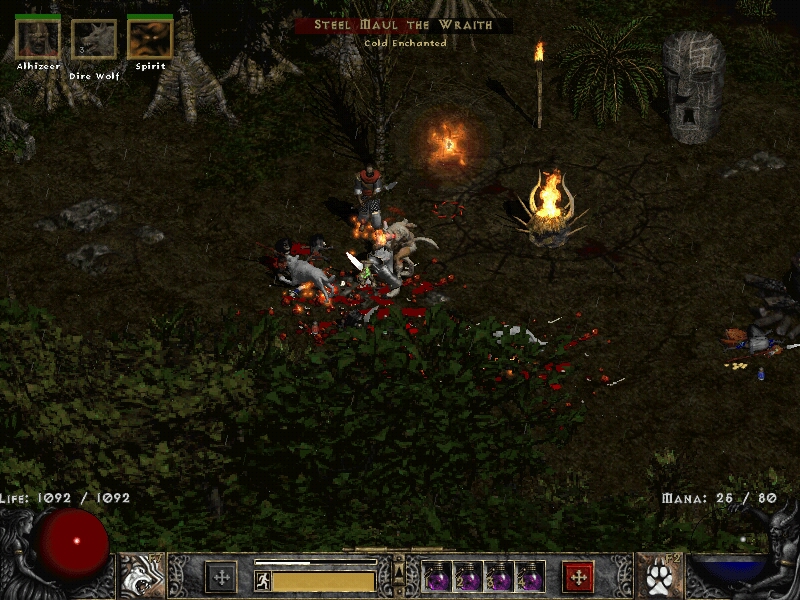
Task: Click the red new skill points button
Action: pos(578,577)
